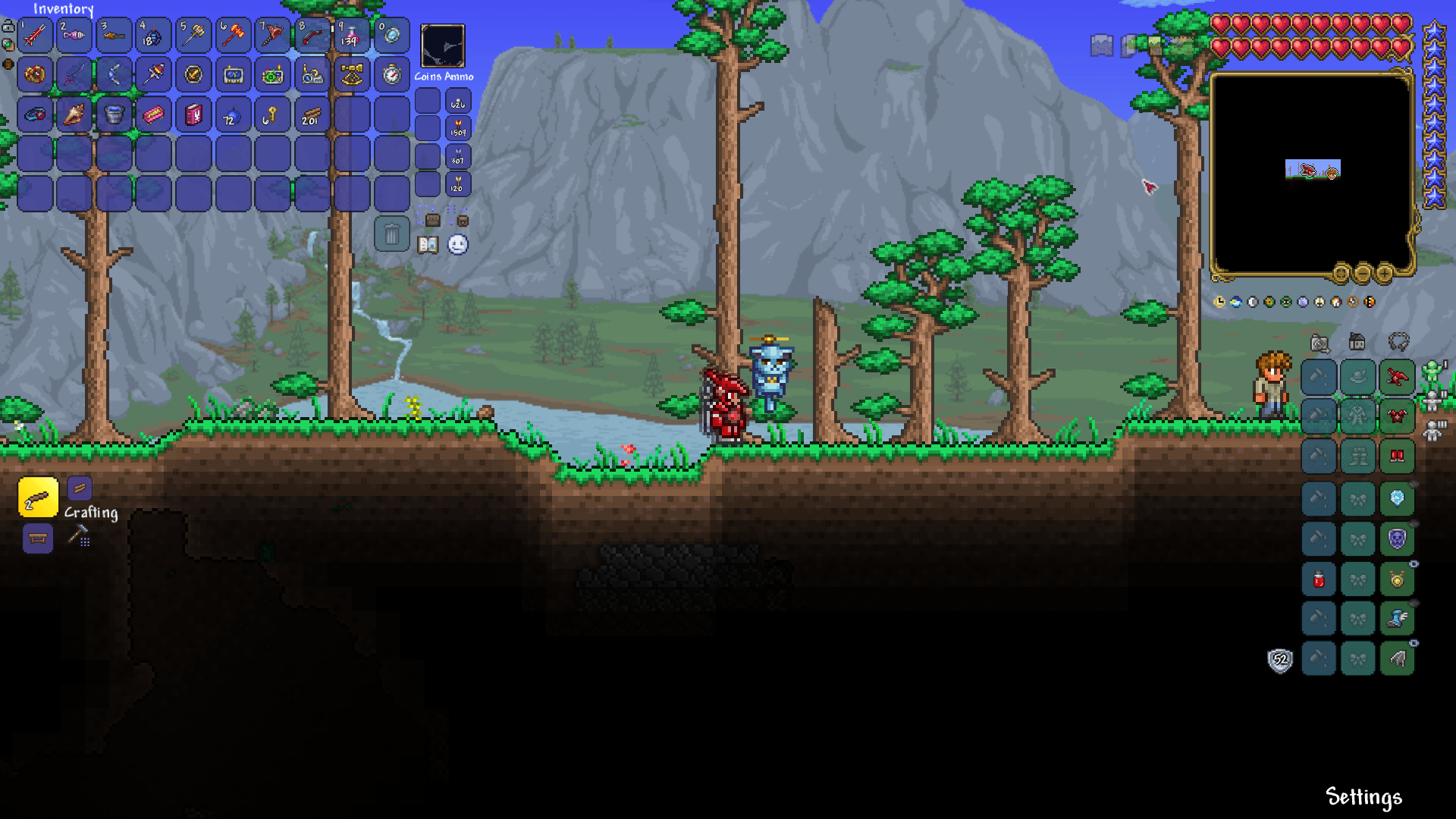The image size is (1456, 819).
Task: Click the Quick Stack to Nearby Chests icon
Action: click(x=432, y=219)
